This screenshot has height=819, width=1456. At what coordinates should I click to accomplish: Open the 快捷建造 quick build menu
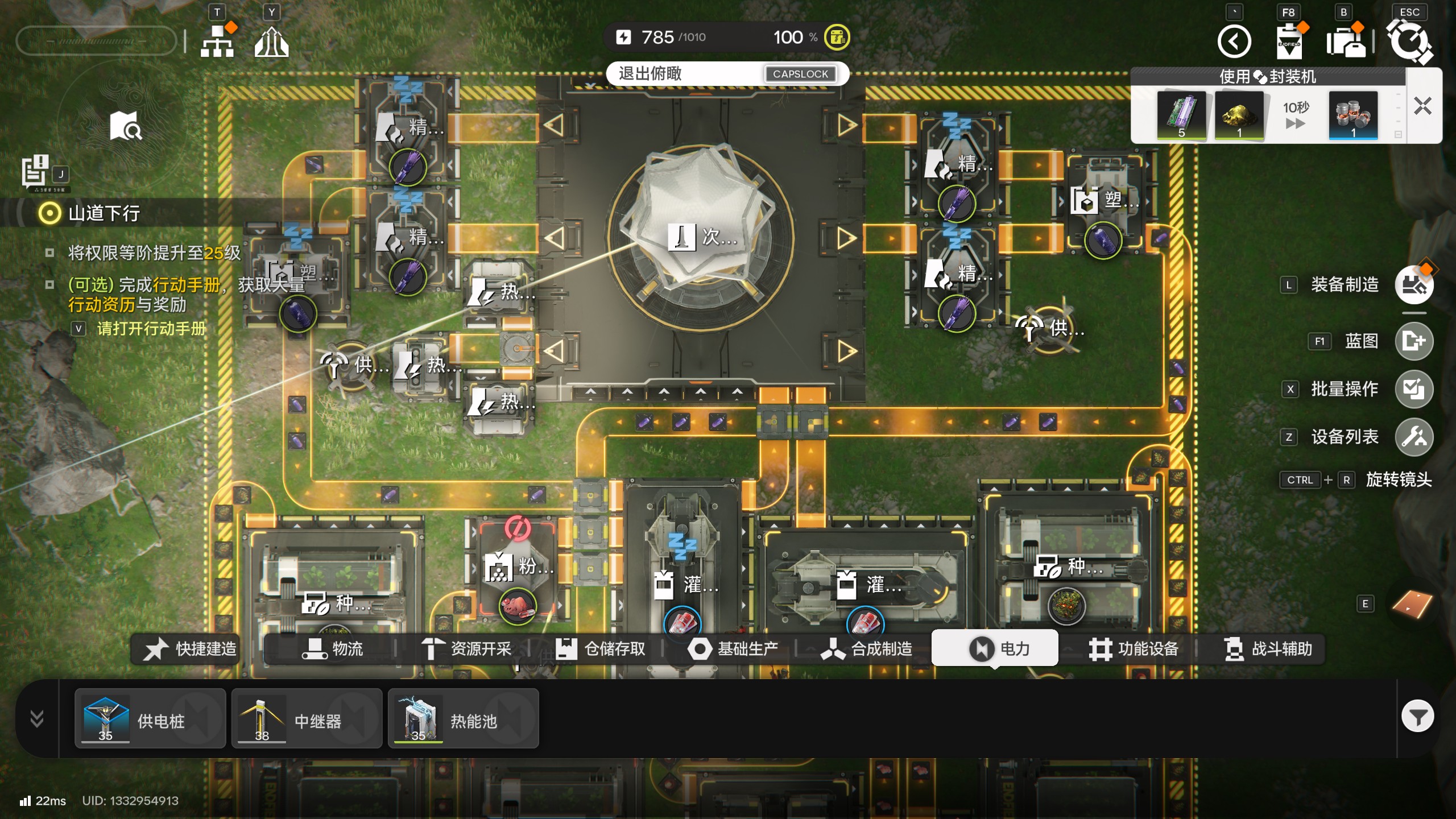pyautogui.click(x=190, y=649)
